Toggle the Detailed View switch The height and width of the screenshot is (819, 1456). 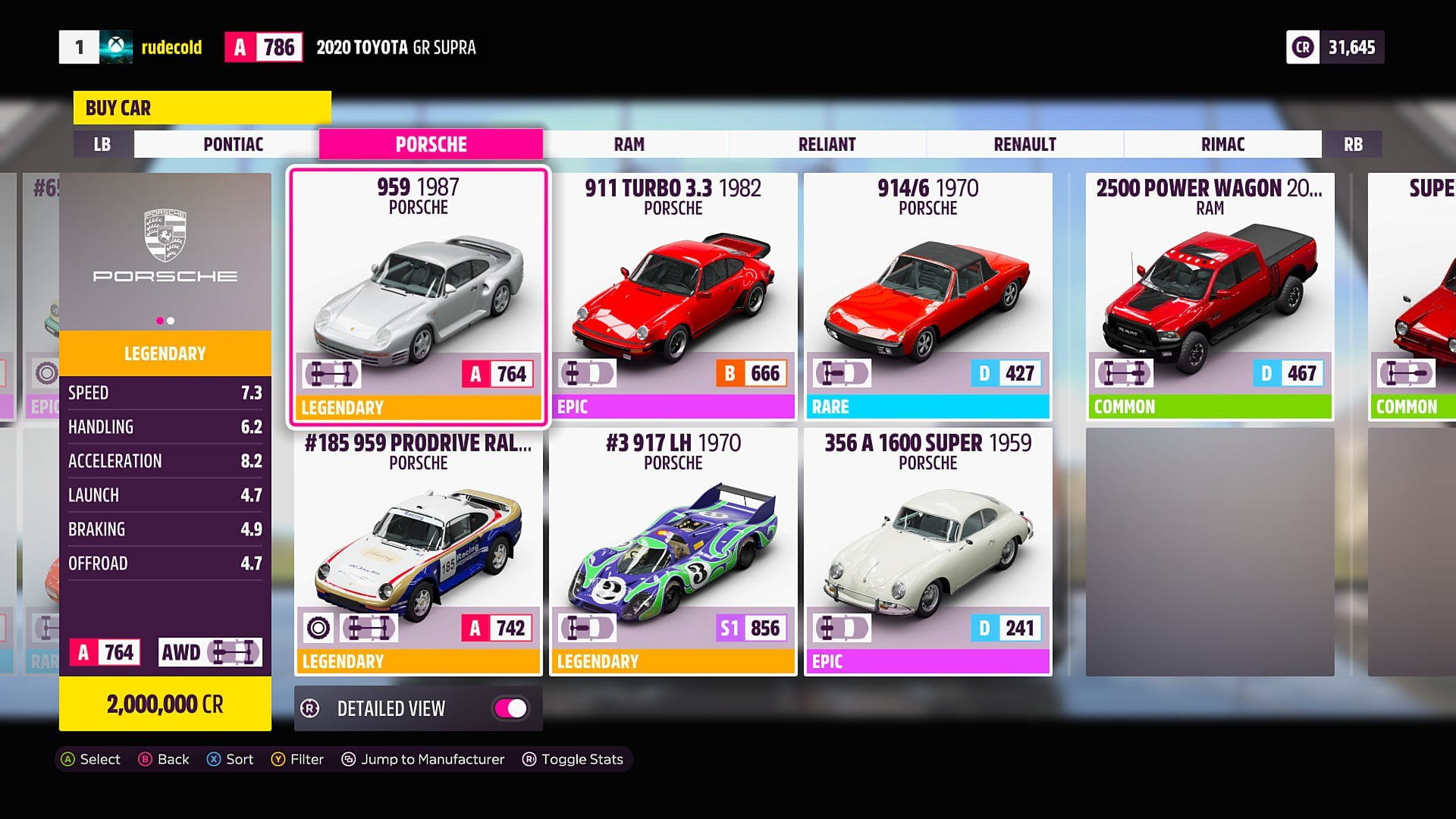pyautogui.click(x=511, y=708)
